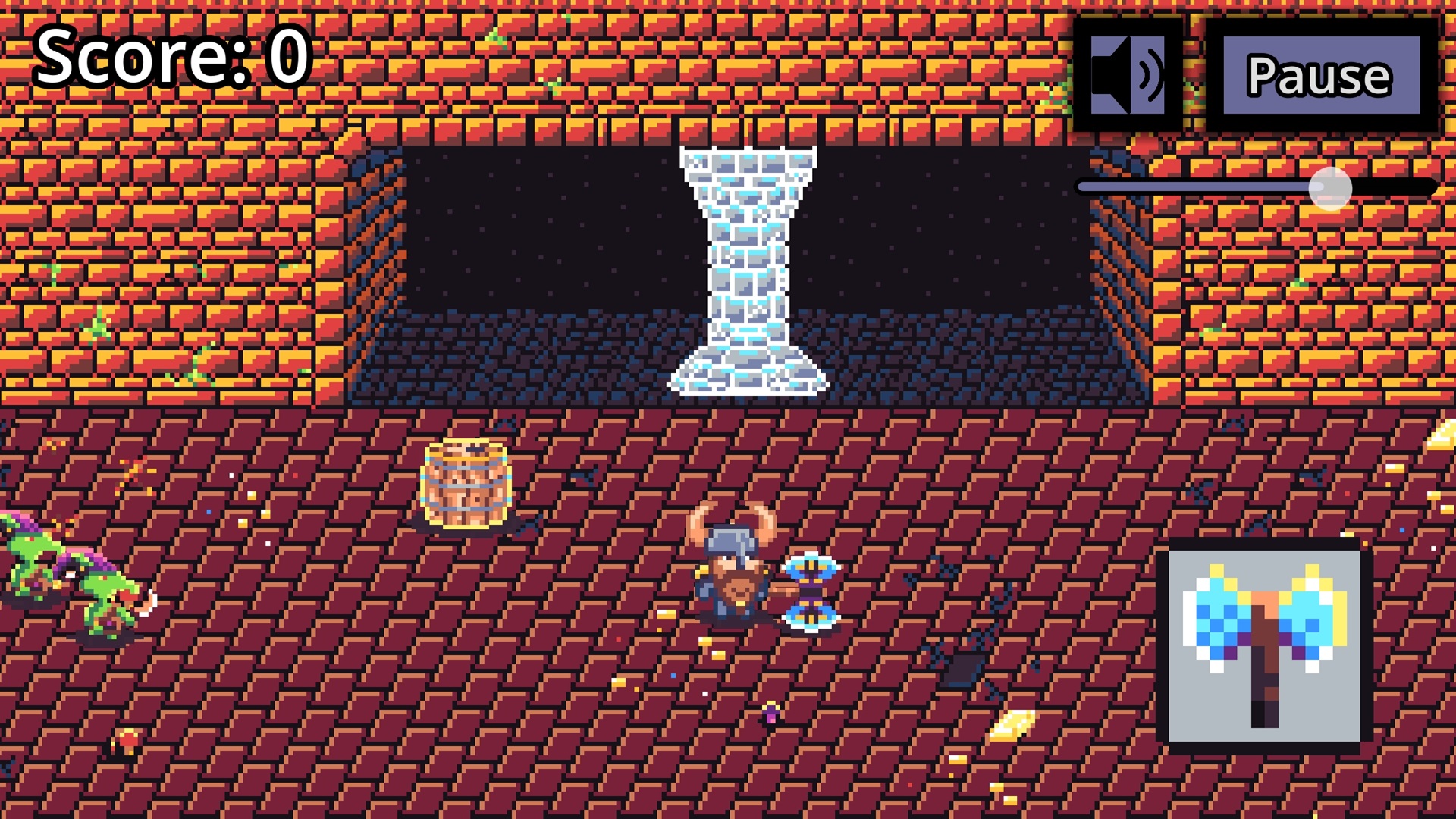Click the gold coin near the bottom right

click(1012, 726)
